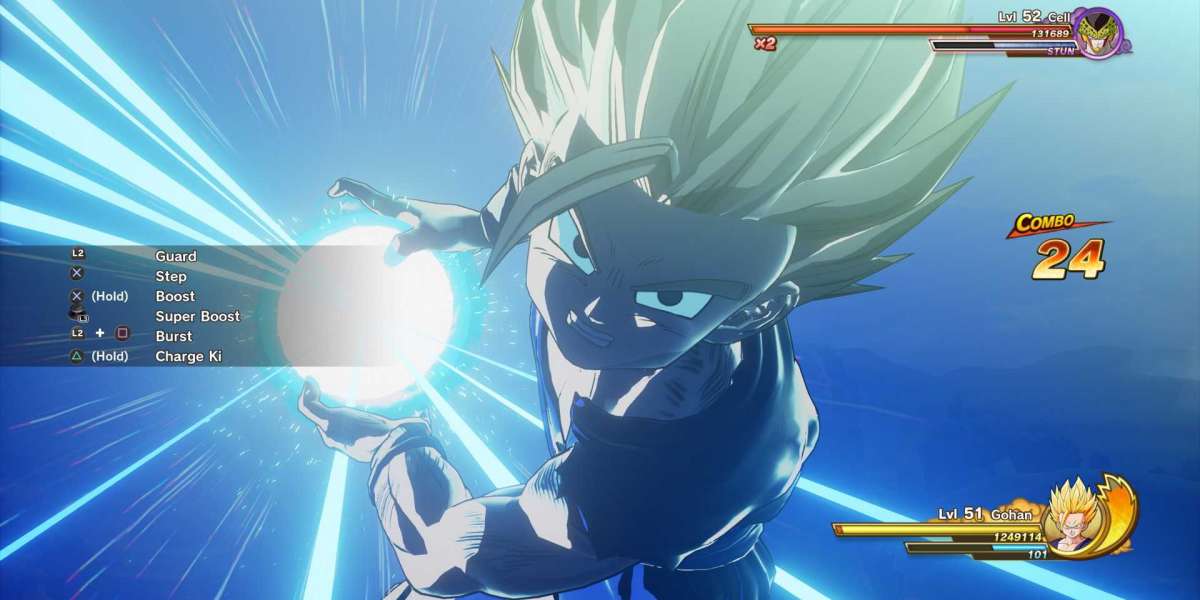Pick the Super Boost action entry

197,316
